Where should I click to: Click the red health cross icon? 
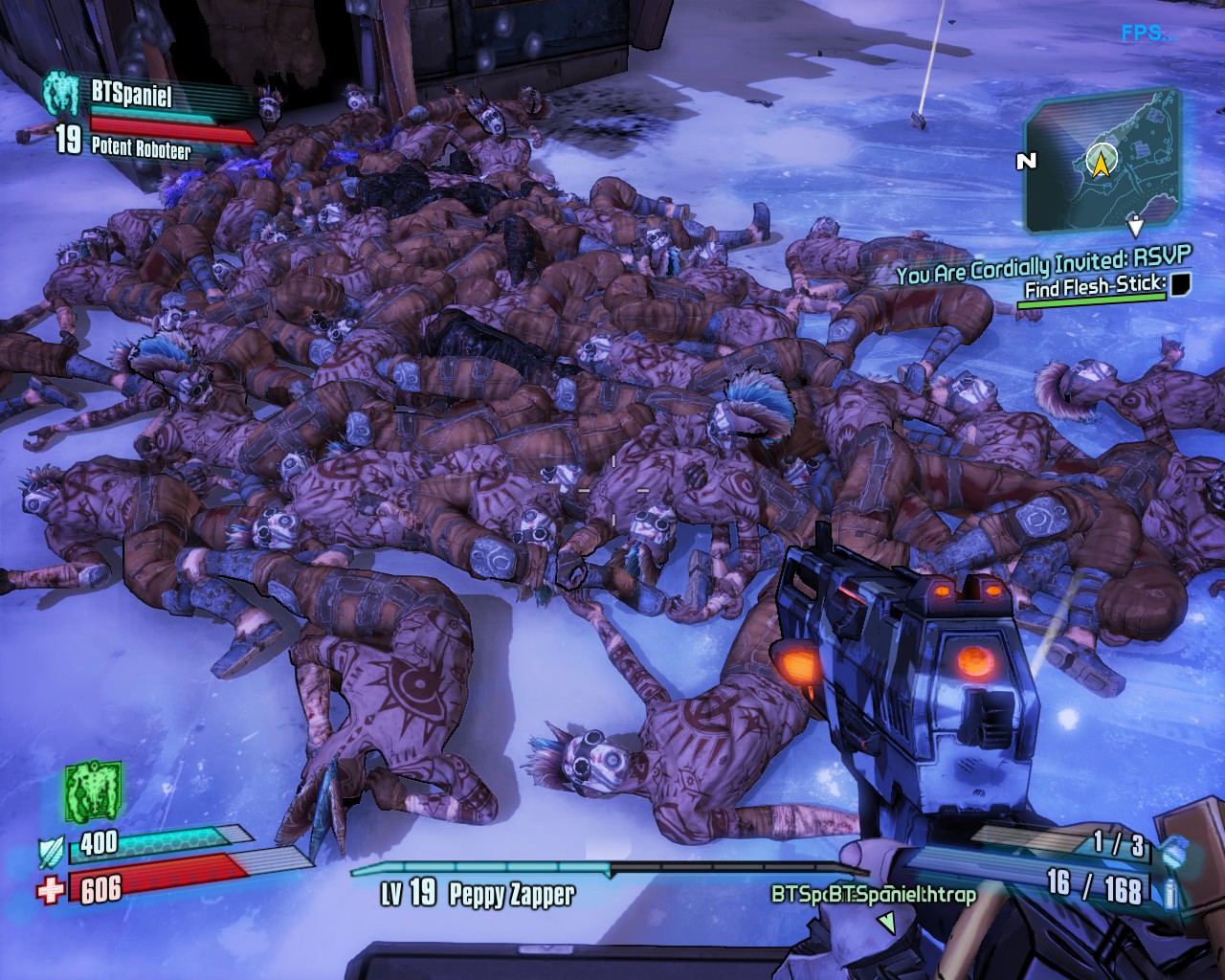click(51, 889)
